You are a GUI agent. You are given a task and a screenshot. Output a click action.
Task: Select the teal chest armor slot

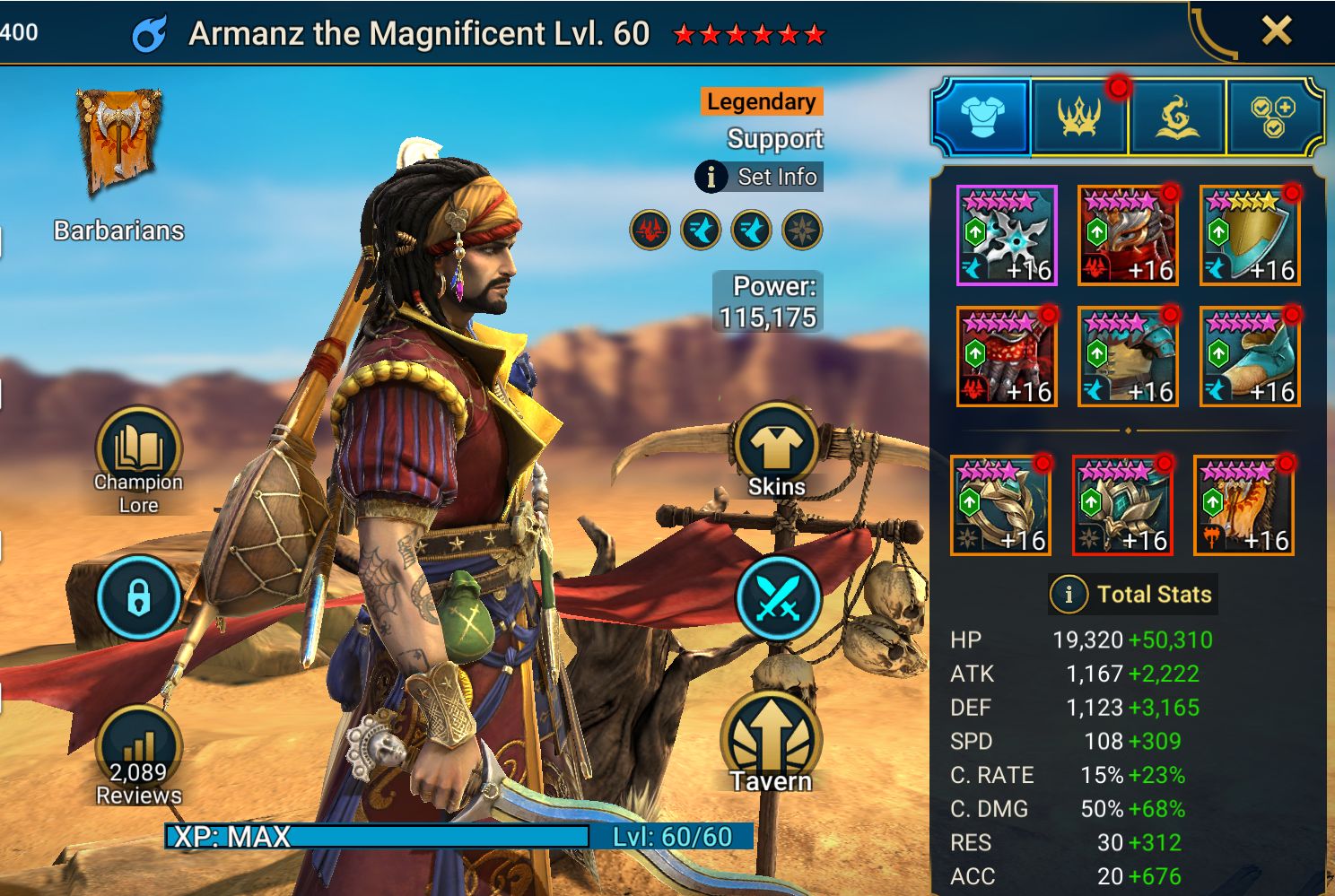pyautogui.click(x=1128, y=357)
